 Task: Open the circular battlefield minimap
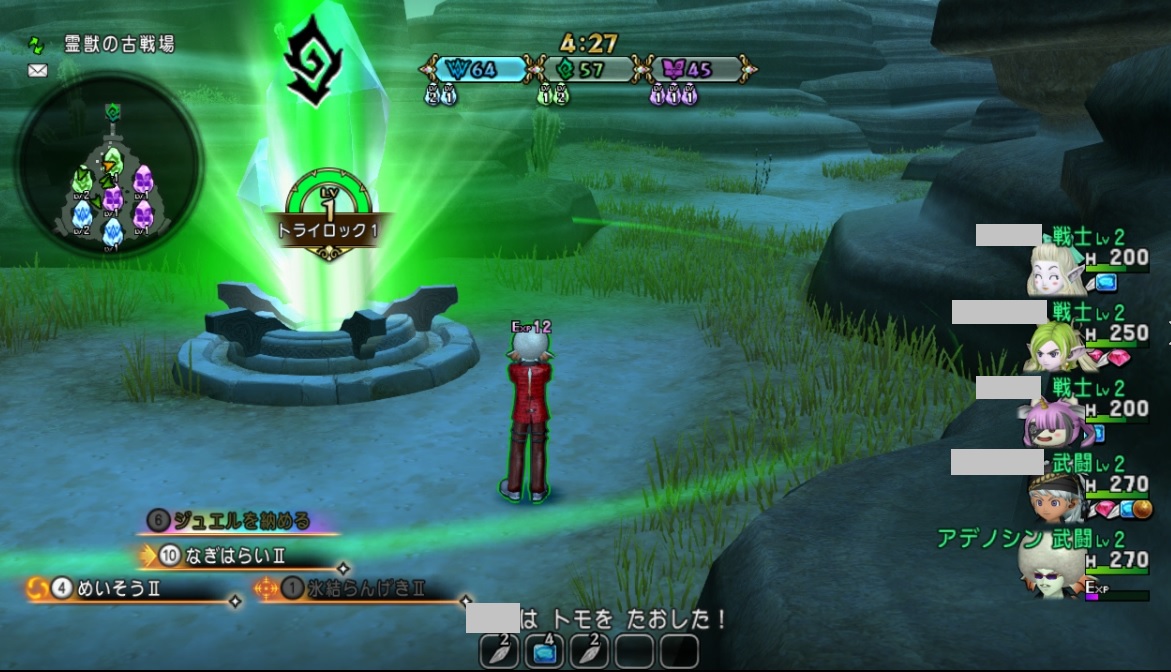tap(110, 166)
